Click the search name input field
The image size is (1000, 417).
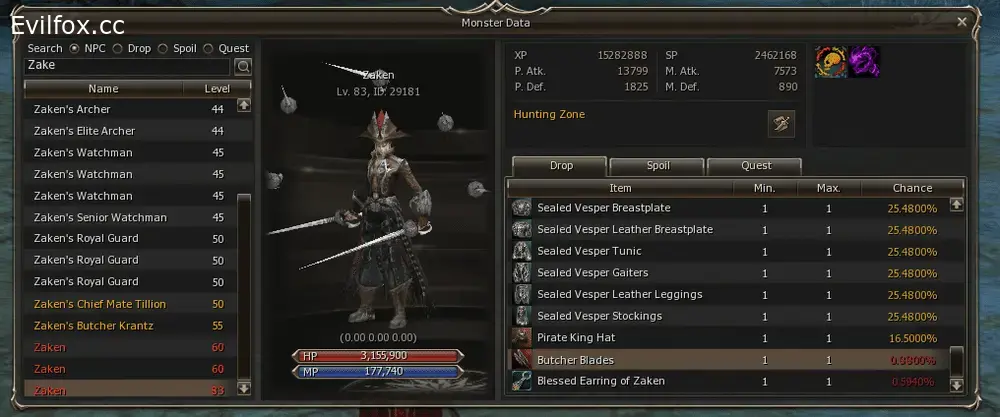coord(128,66)
